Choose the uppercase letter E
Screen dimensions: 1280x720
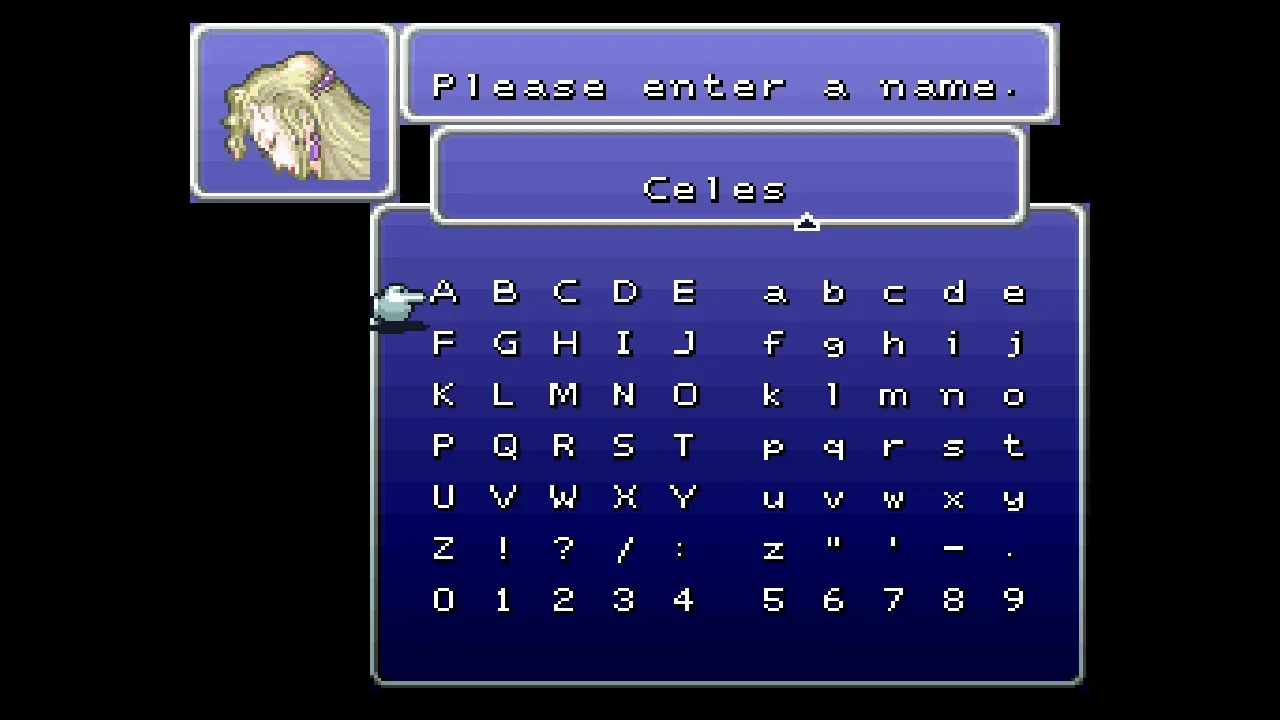tap(684, 293)
